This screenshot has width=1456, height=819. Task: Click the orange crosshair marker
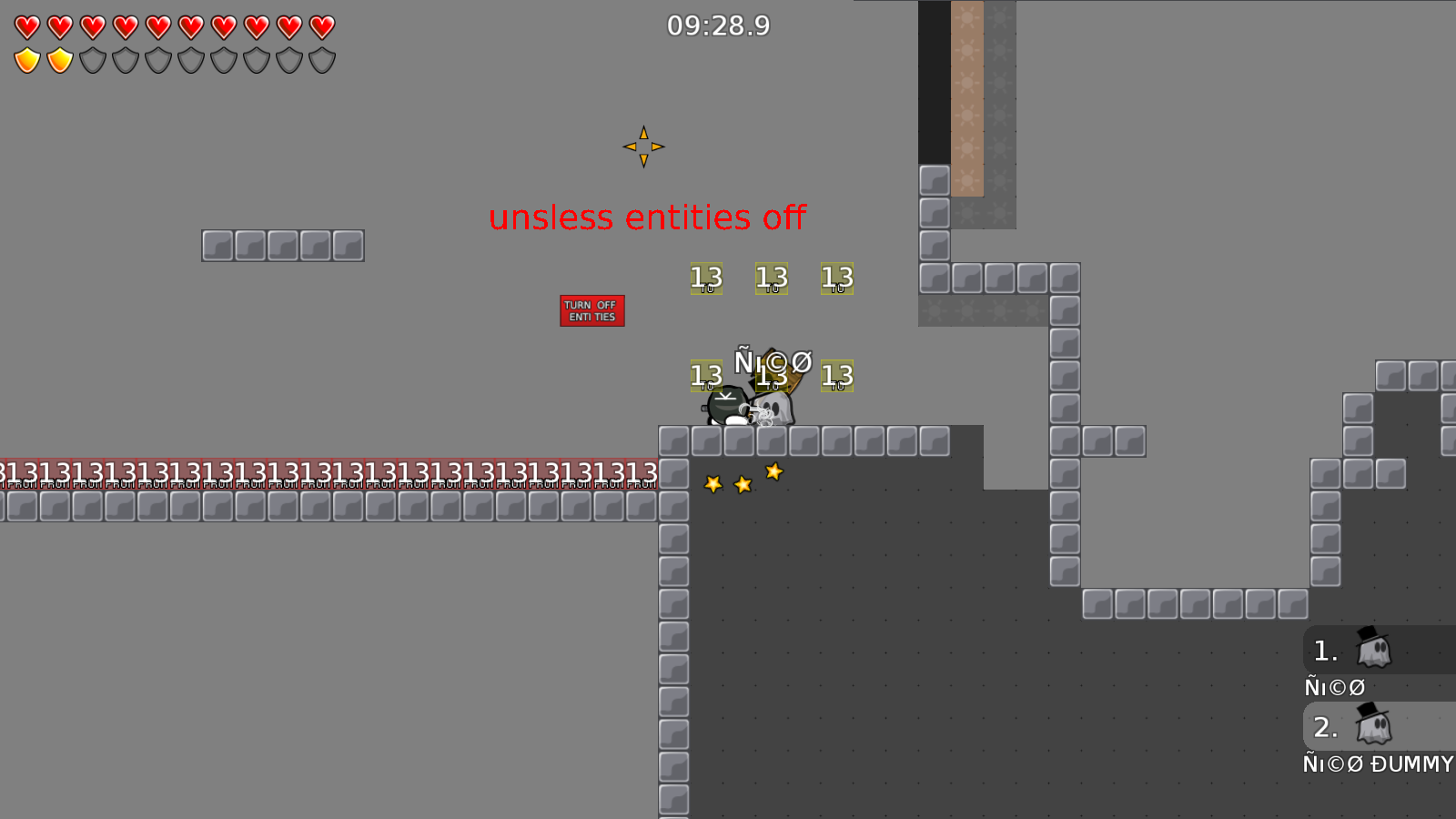(x=644, y=146)
